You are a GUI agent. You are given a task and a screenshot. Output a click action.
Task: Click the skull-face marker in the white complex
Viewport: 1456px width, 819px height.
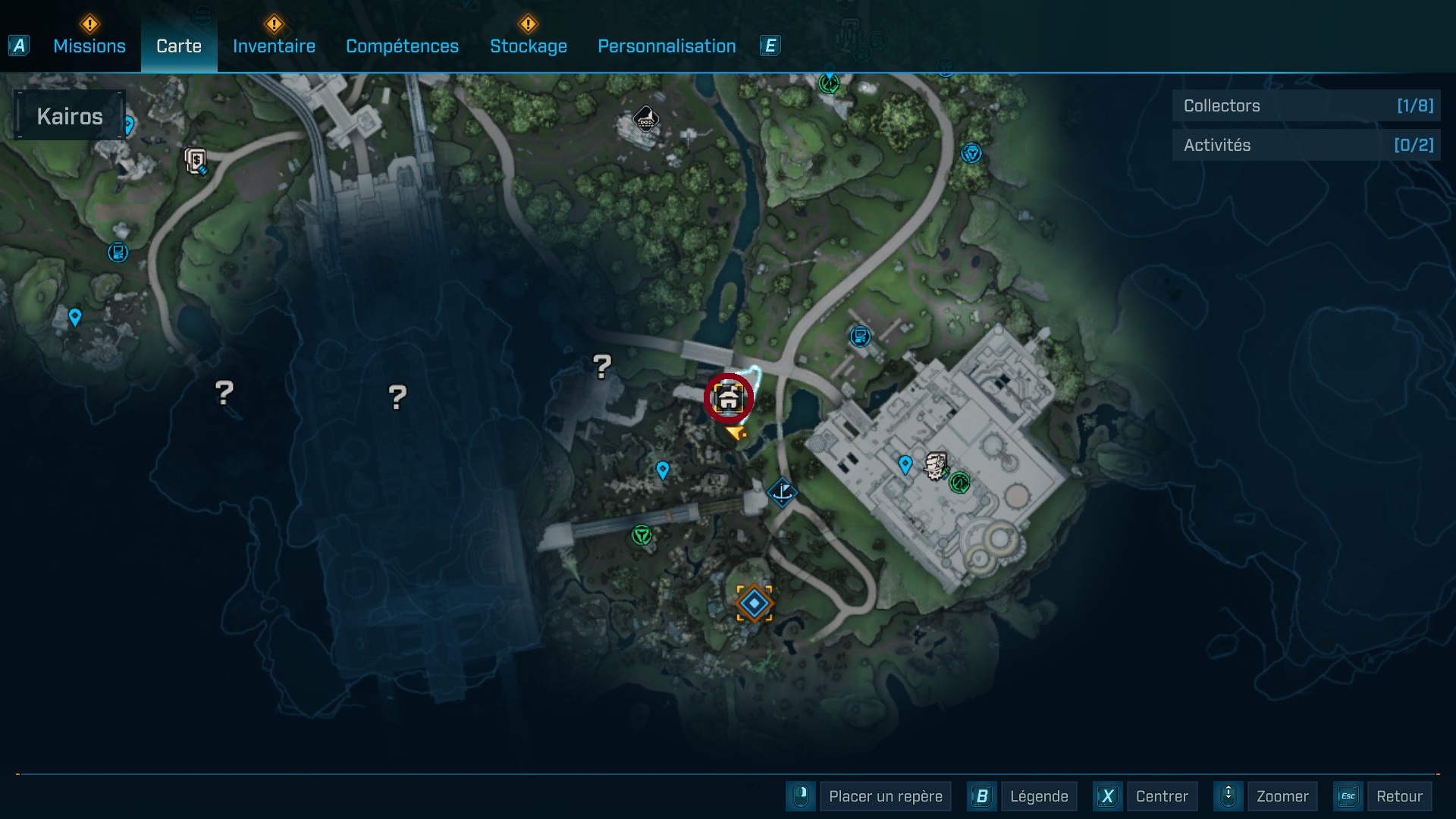point(937,466)
